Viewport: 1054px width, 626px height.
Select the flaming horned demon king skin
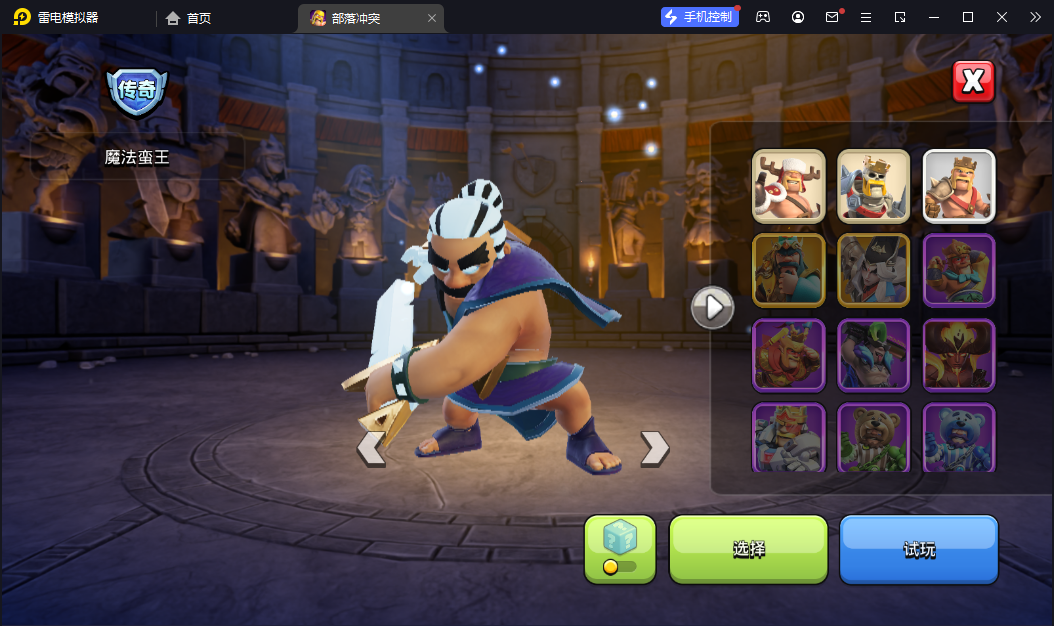pos(958,354)
